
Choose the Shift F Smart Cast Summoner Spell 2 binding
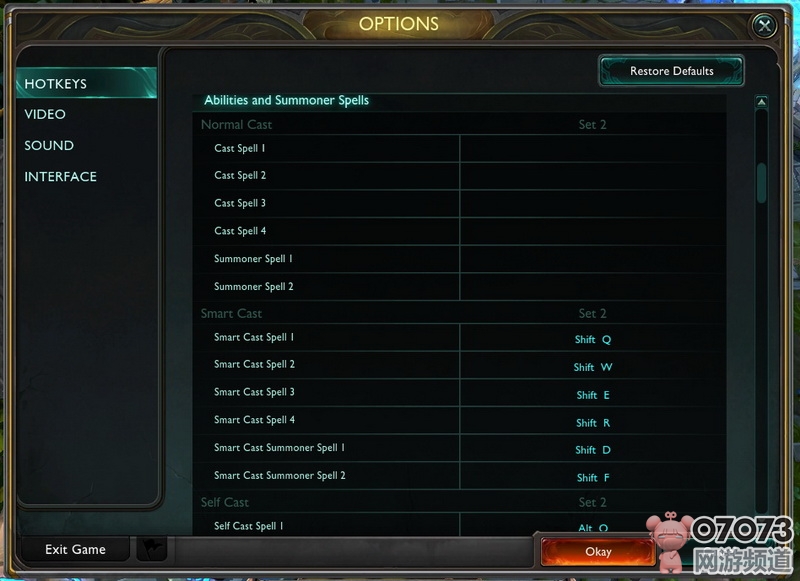pyautogui.click(x=592, y=478)
